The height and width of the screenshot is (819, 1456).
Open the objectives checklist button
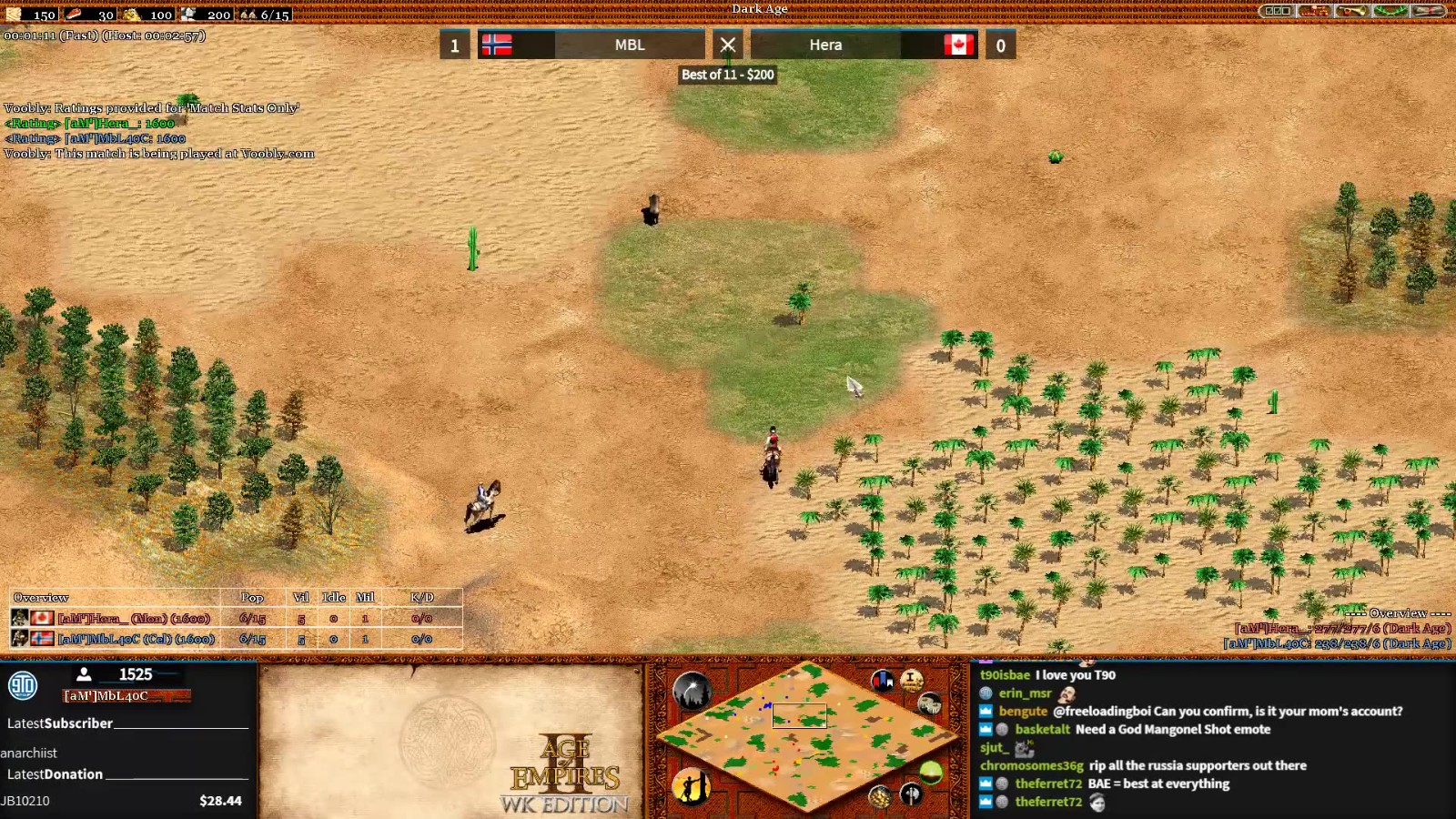point(1277,11)
